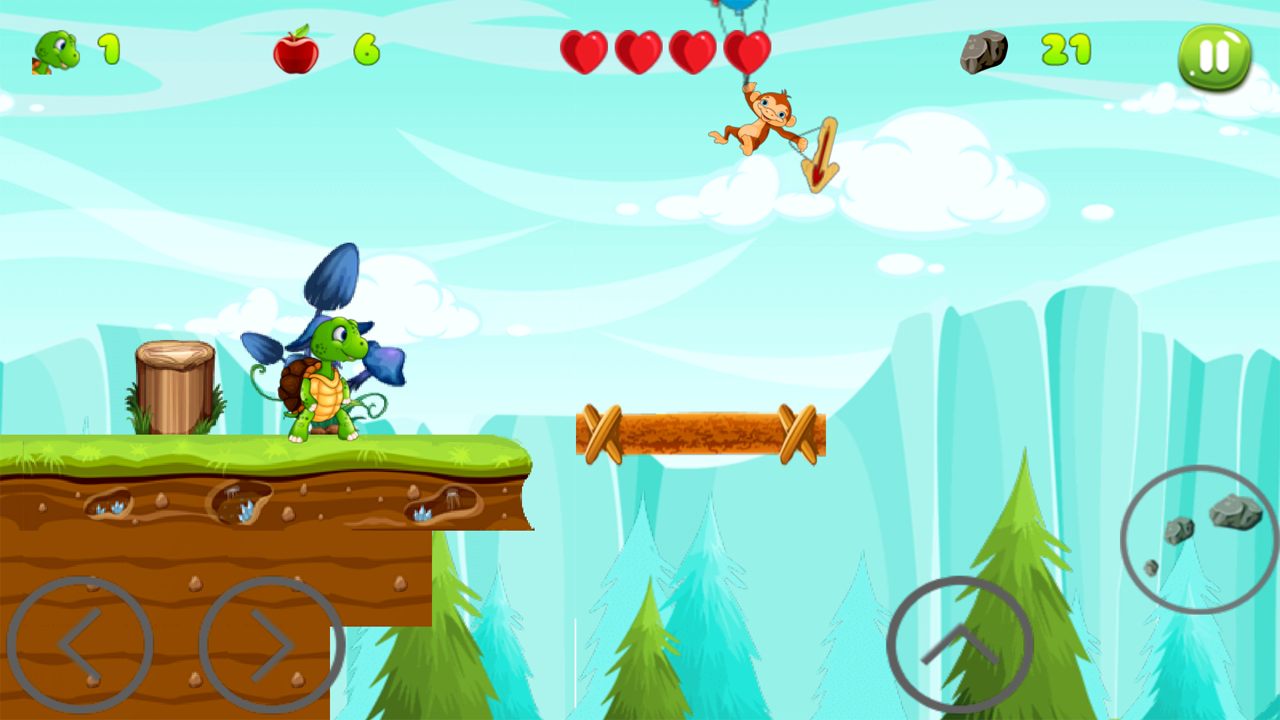Click the tree stump on the ledge
Viewport: 1280px width, 720px height.
pyautogui.click(x=172, y=385)
